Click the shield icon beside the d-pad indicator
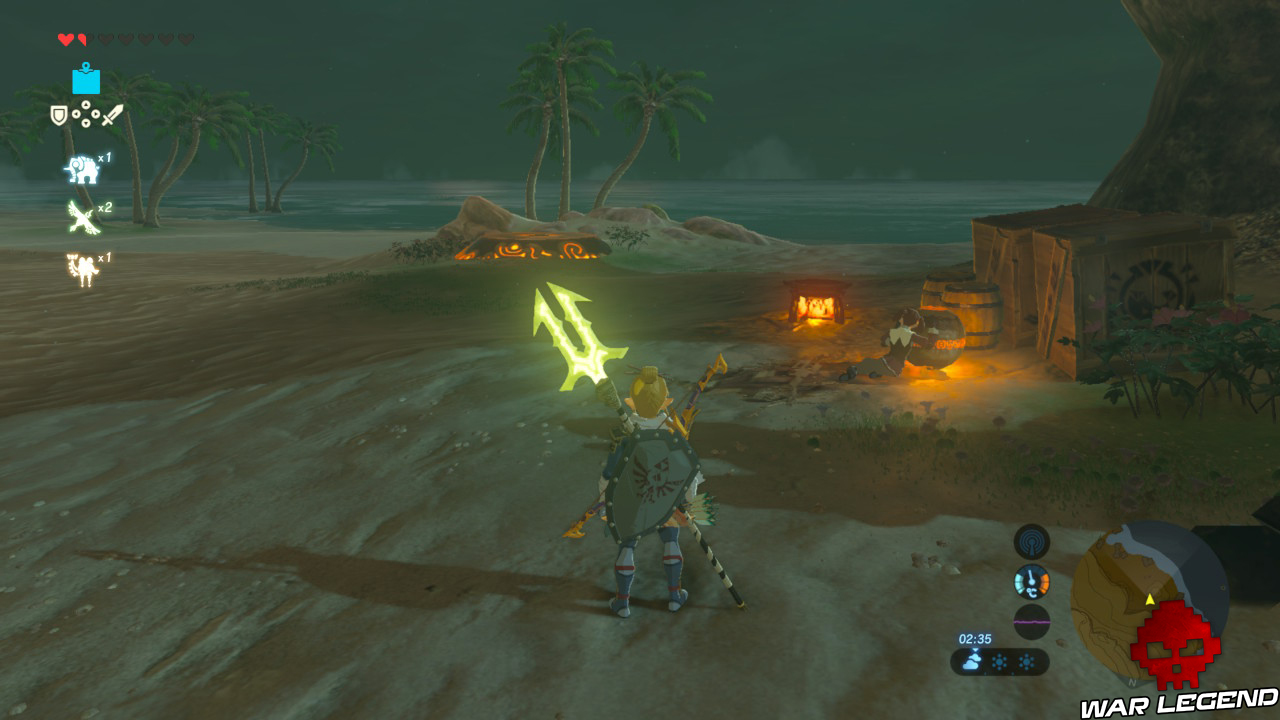Viewport: 1280px width, 720px height. [58, 114]
